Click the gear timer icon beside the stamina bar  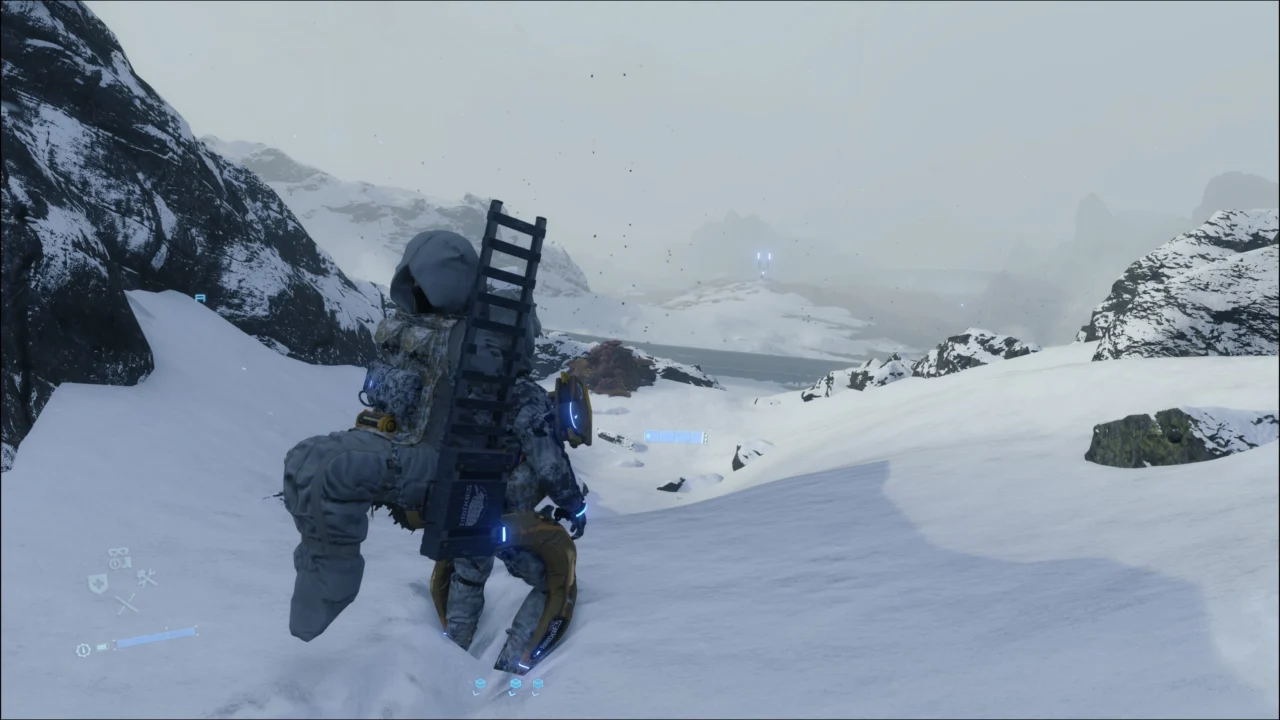click(x=83, y=648)
